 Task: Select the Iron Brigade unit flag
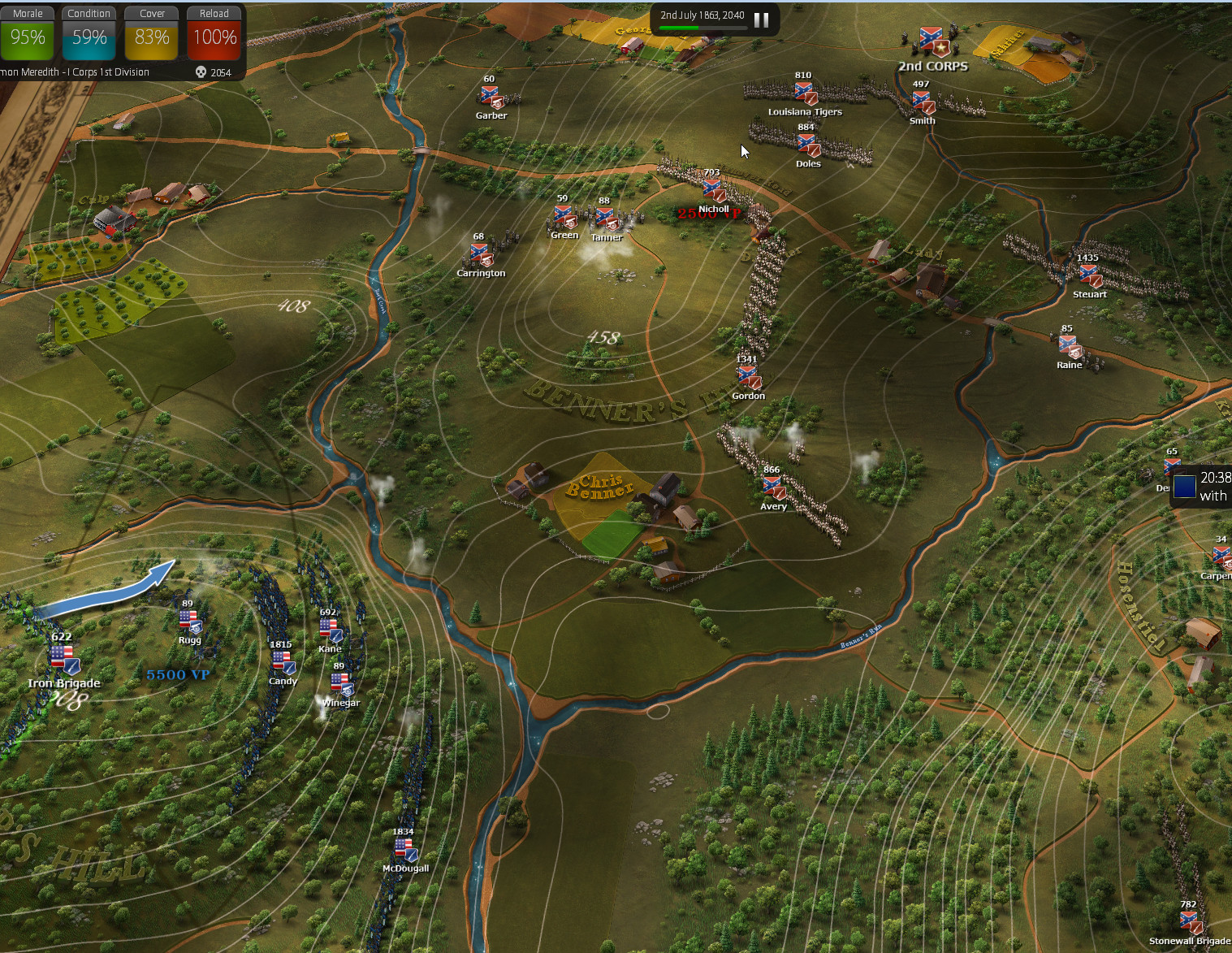click(x=63, y=658)
